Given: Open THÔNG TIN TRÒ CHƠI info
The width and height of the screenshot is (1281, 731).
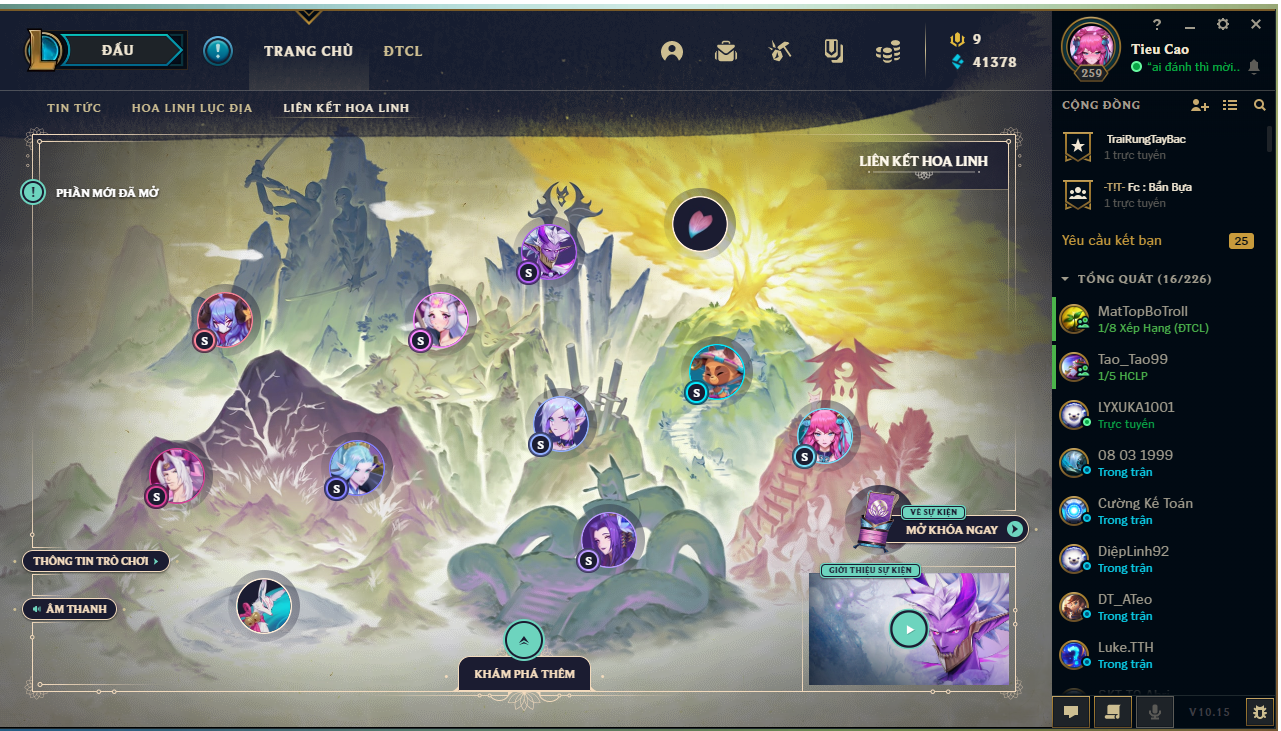Looking at the screenshot, I should (x=96, y=561).
